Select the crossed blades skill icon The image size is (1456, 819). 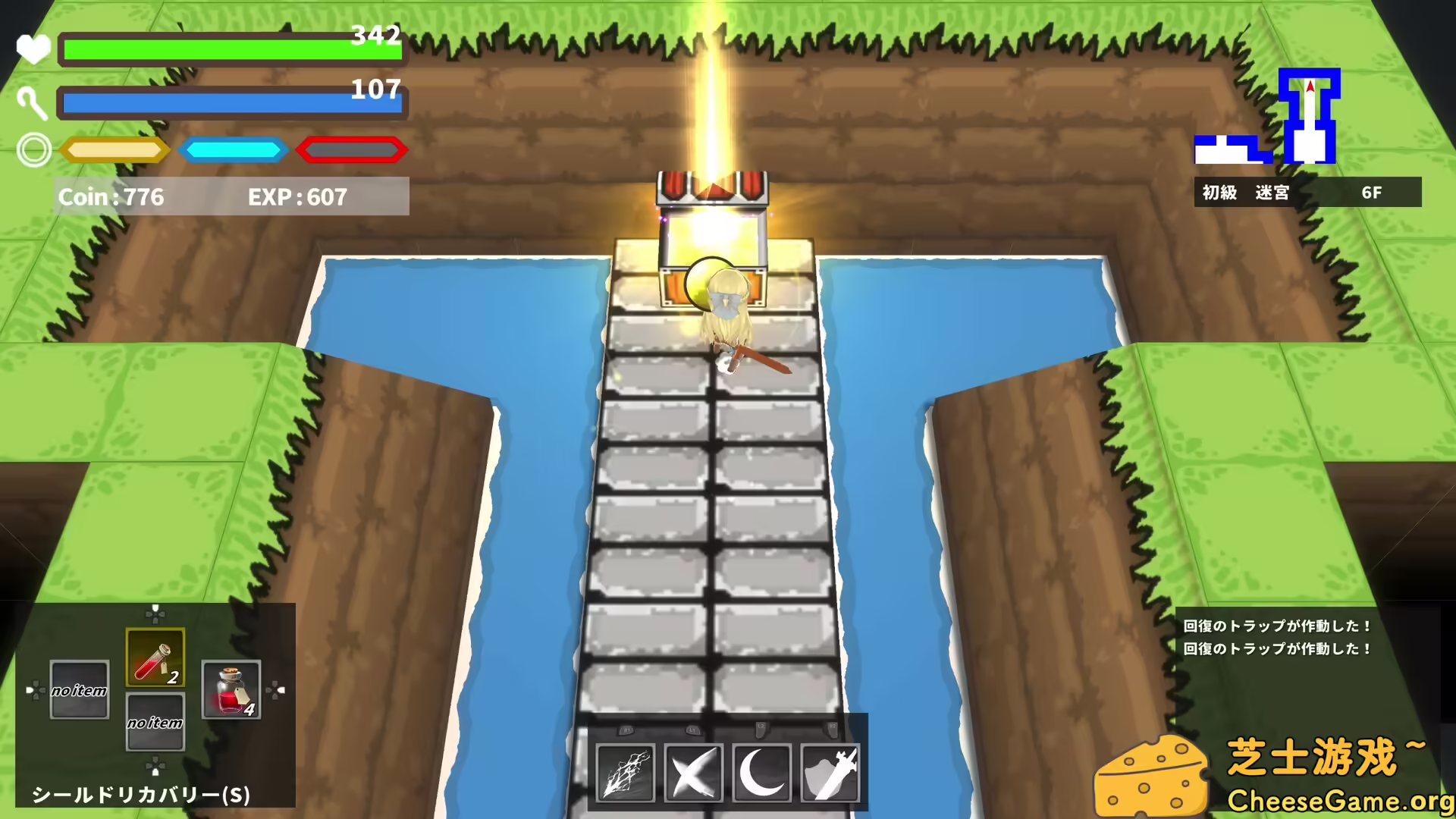[694, 772]
